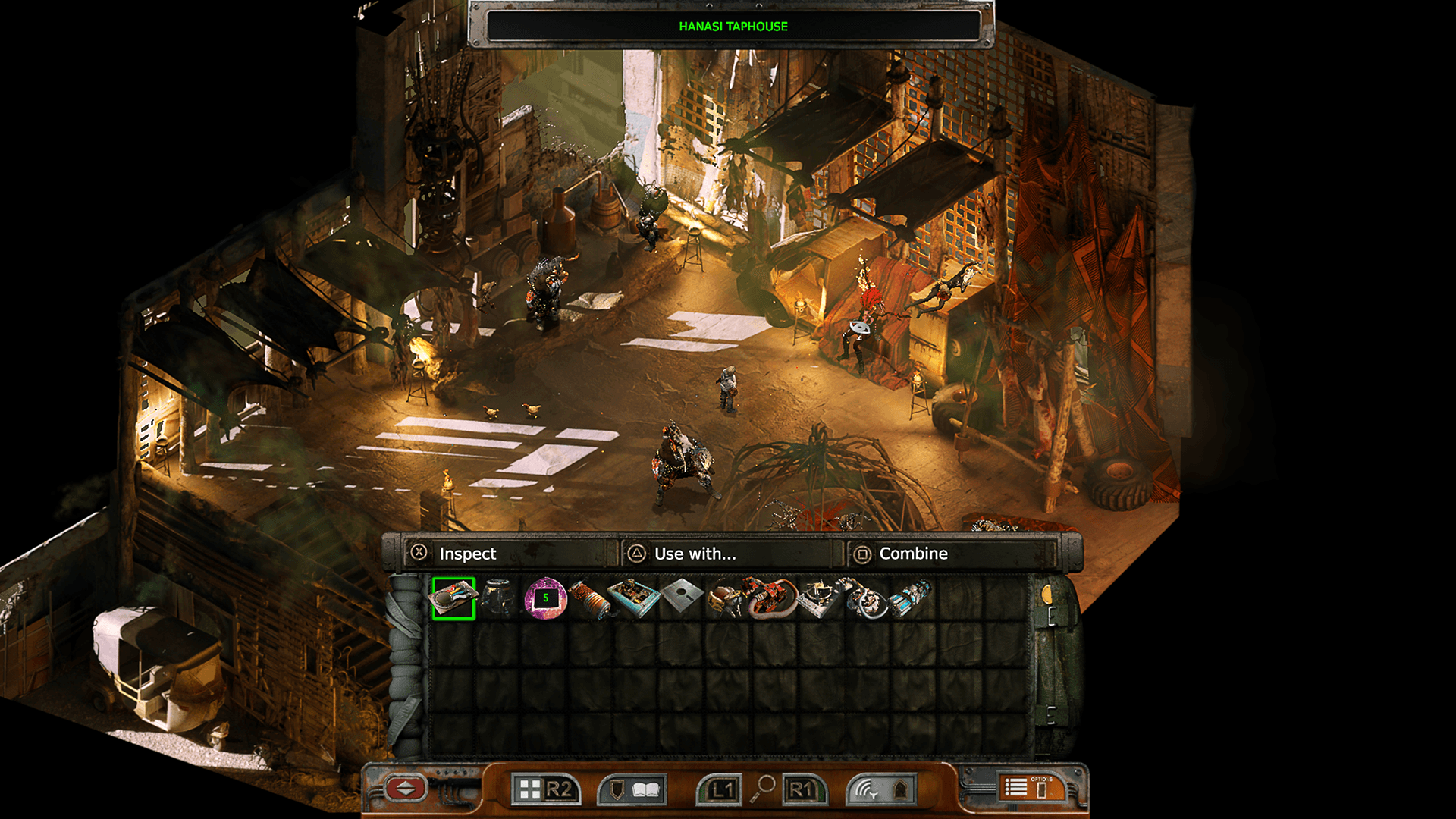Image resolution: width=1456 pixels, height=819 pixels.
Task: Activate the Combine action
Action: (912, 554)
